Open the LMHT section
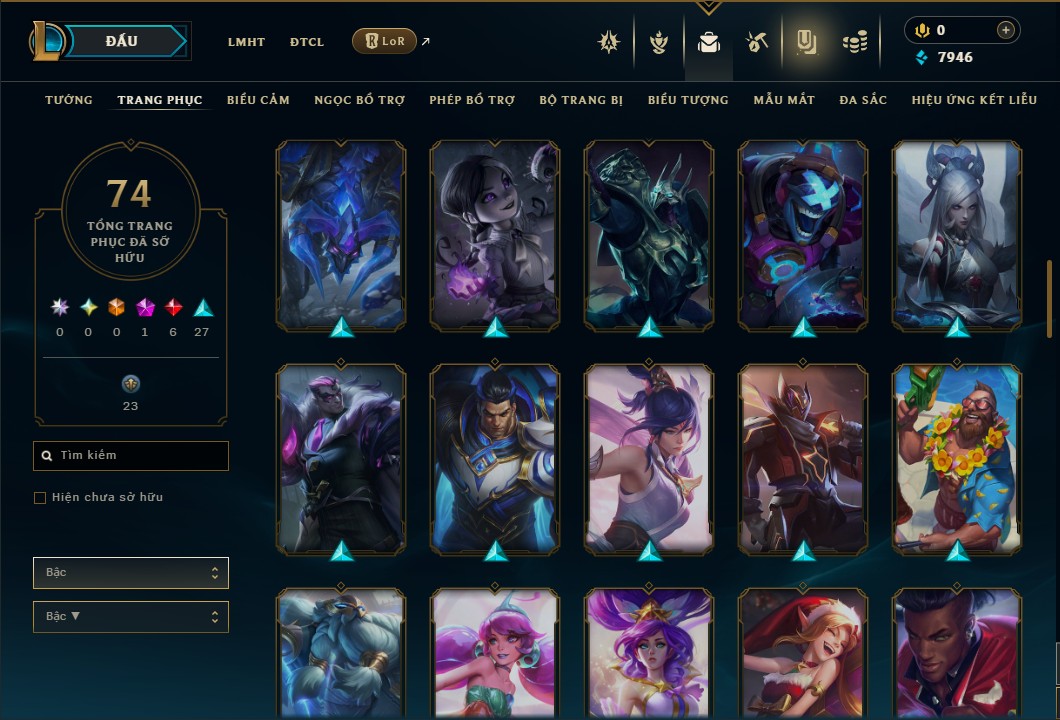The width and height of the screenshot is (1060, 720). point(246,42)
